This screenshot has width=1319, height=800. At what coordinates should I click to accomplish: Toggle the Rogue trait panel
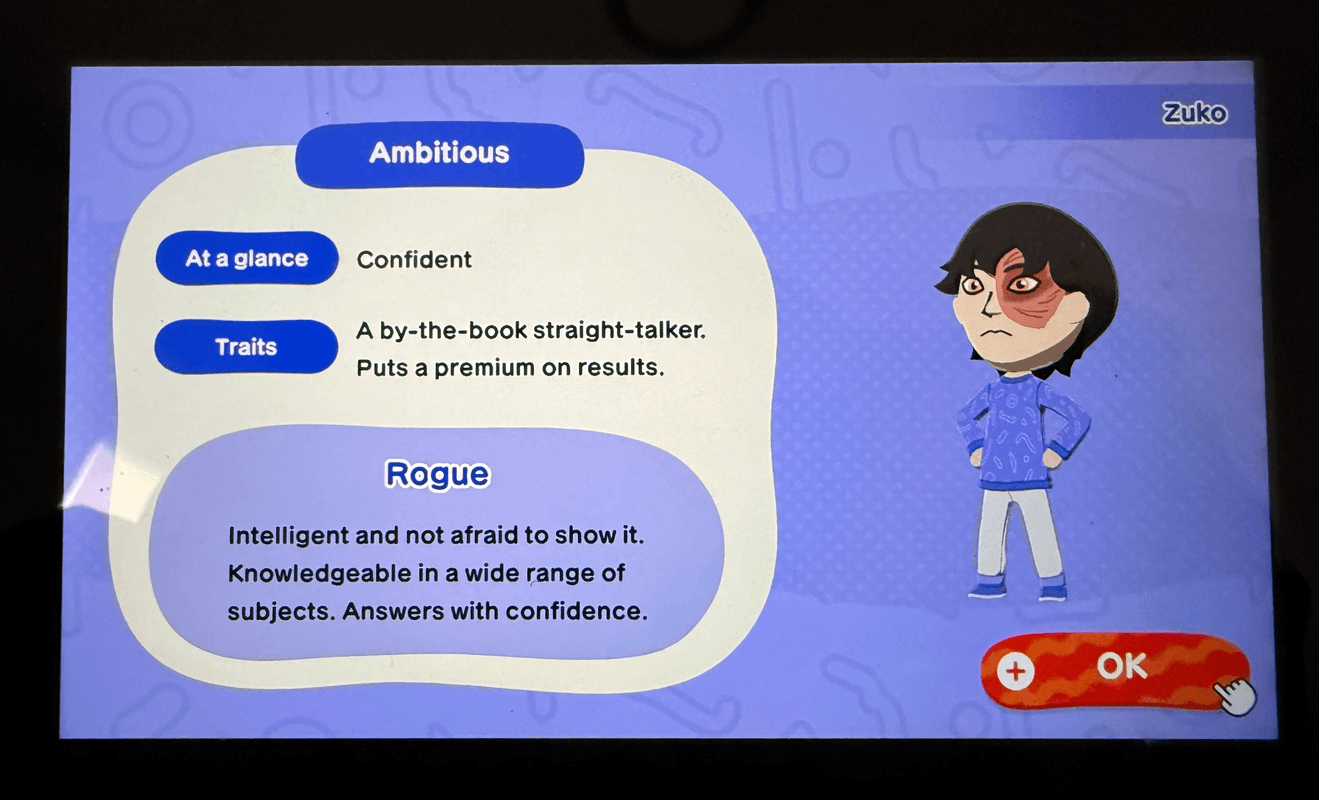coord(437,540)
